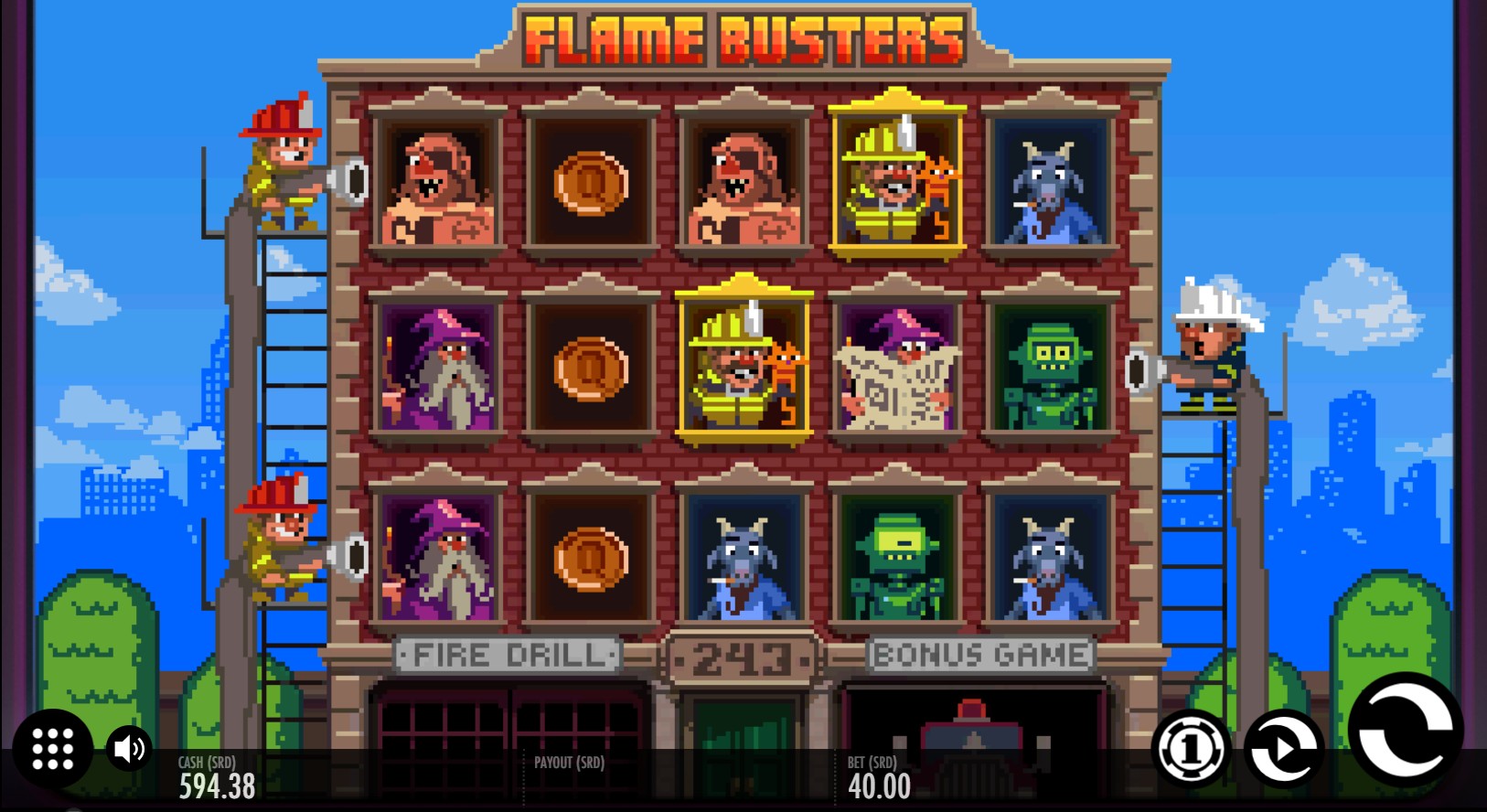This screenshot has height=812, width=1487.
Task: Click the purple wizard symbol
Action: (439, 366)
